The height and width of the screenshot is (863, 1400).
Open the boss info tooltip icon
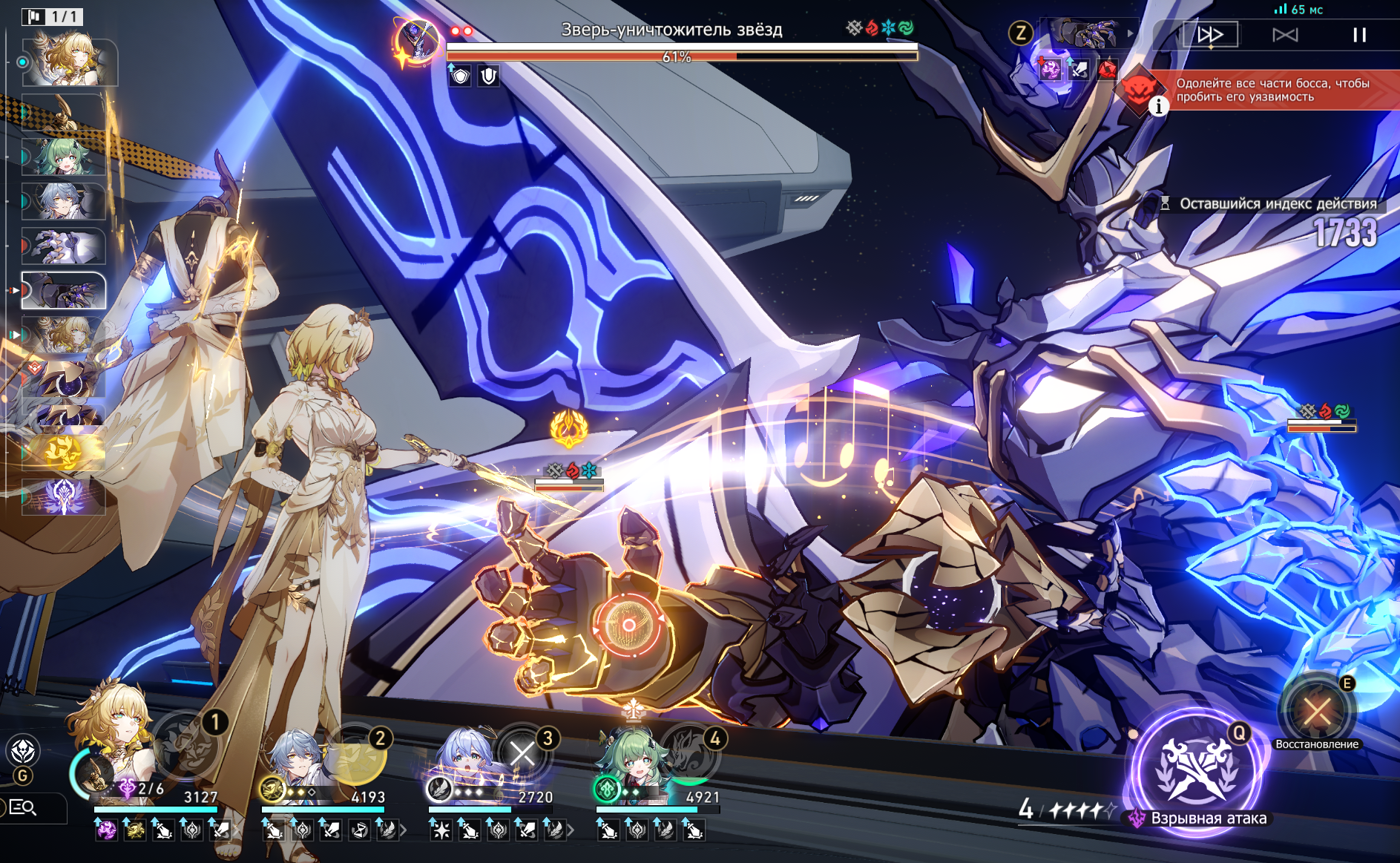1158,107
